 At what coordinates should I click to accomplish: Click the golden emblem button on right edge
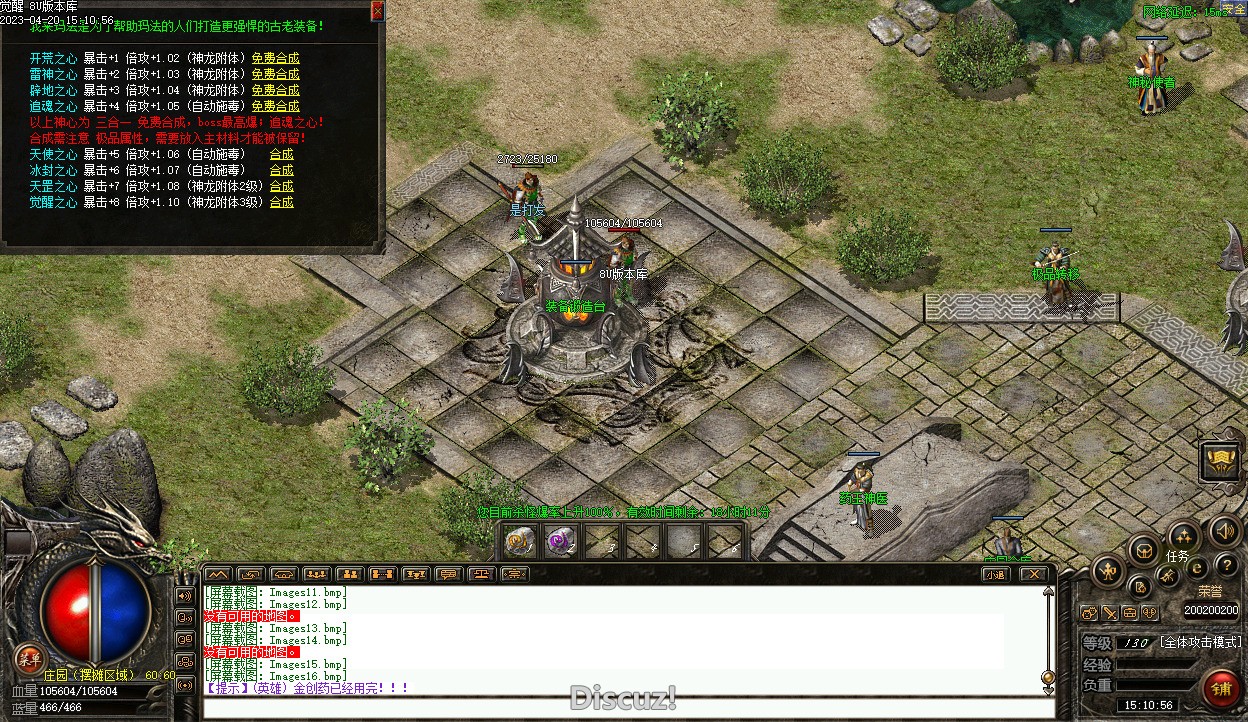pos(1220,461)
